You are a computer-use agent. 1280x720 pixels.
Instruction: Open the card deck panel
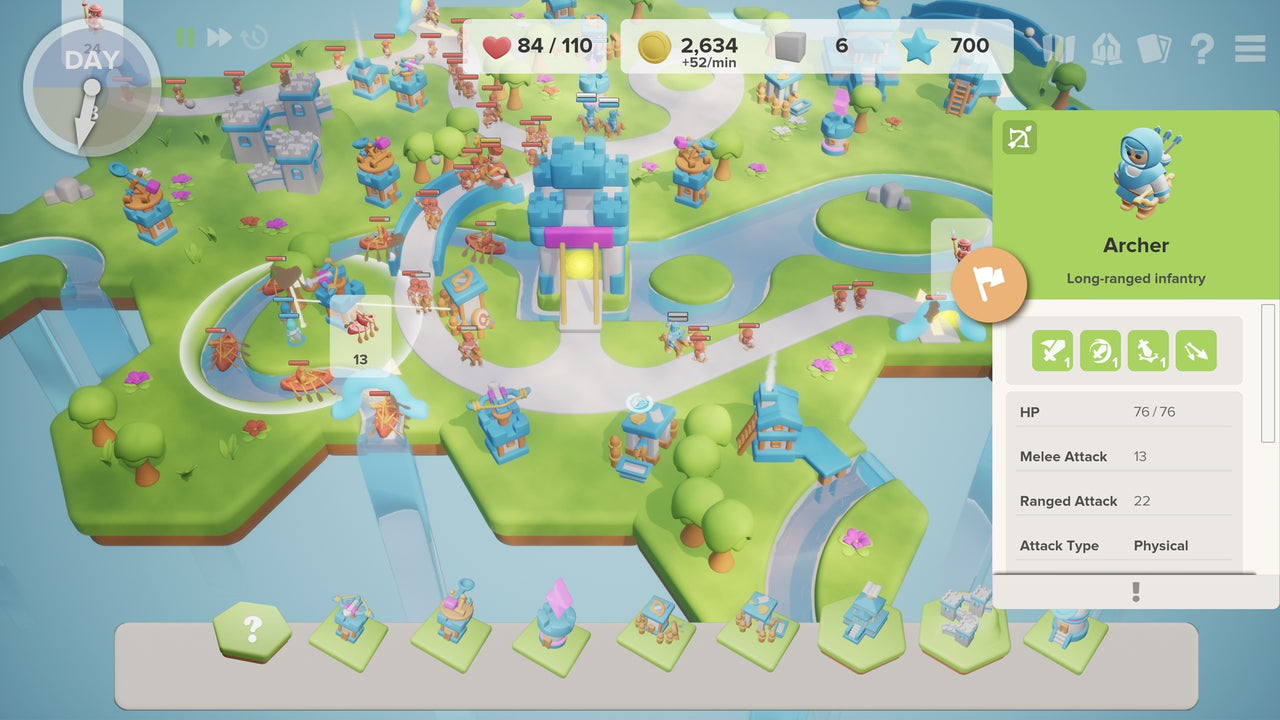pos(1155,46)
